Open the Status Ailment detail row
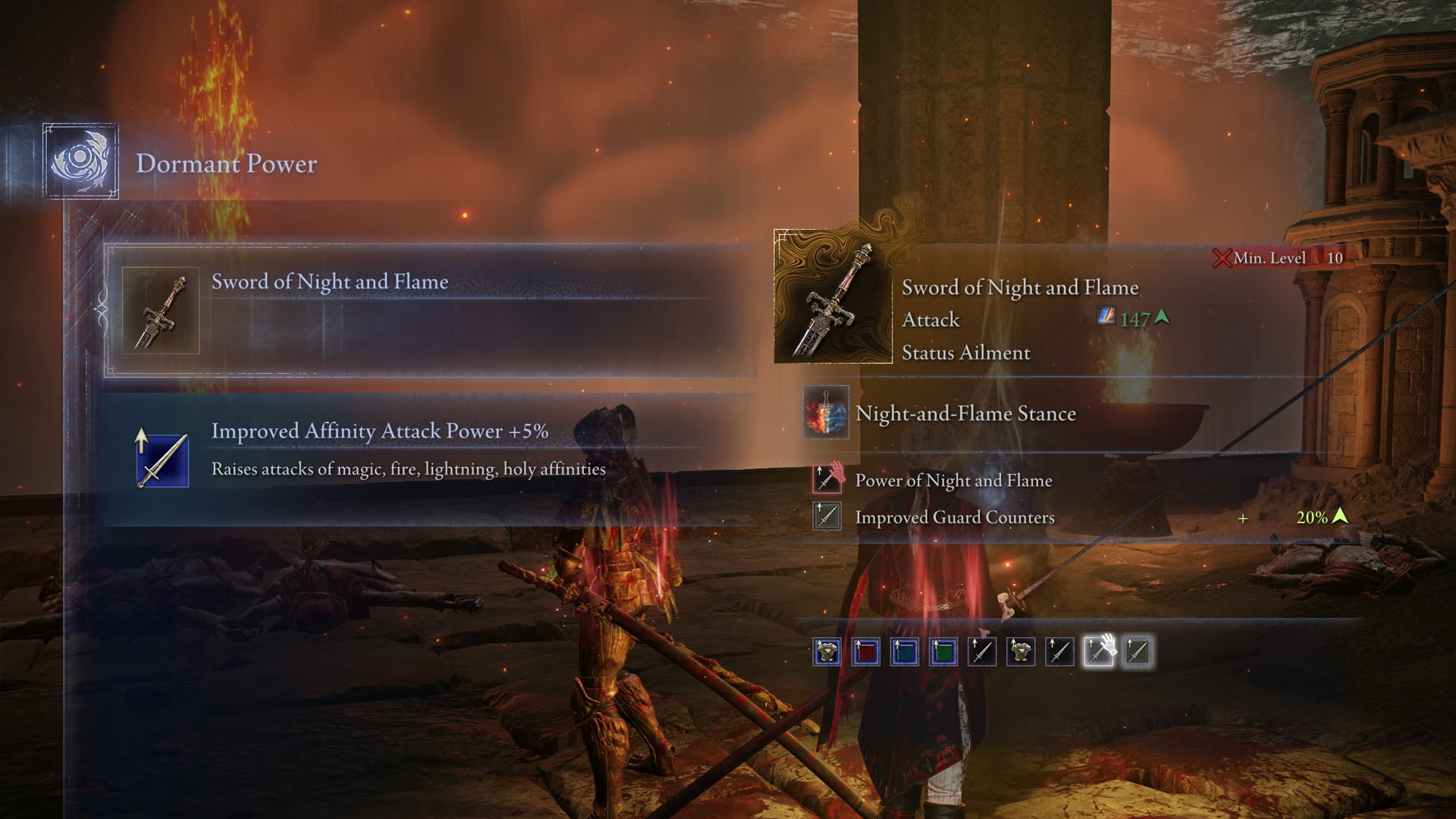The width and height of the screenshot is (1456, 819). 965,353
